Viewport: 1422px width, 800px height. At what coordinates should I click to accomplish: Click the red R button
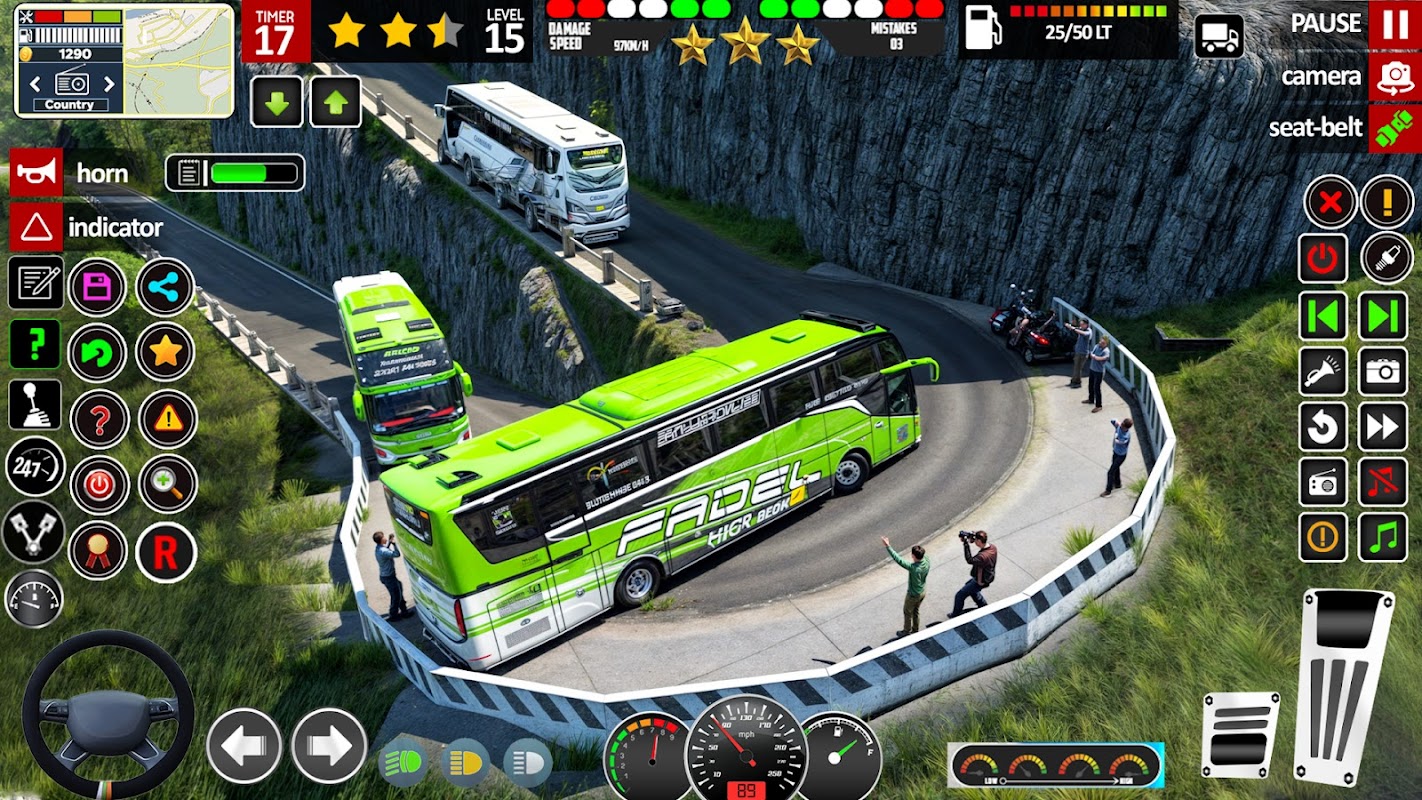[166, 552]
